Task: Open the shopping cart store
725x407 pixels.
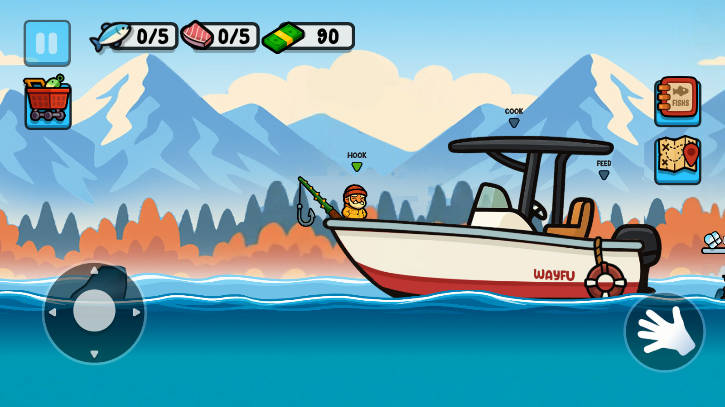Action: point(48,102)
